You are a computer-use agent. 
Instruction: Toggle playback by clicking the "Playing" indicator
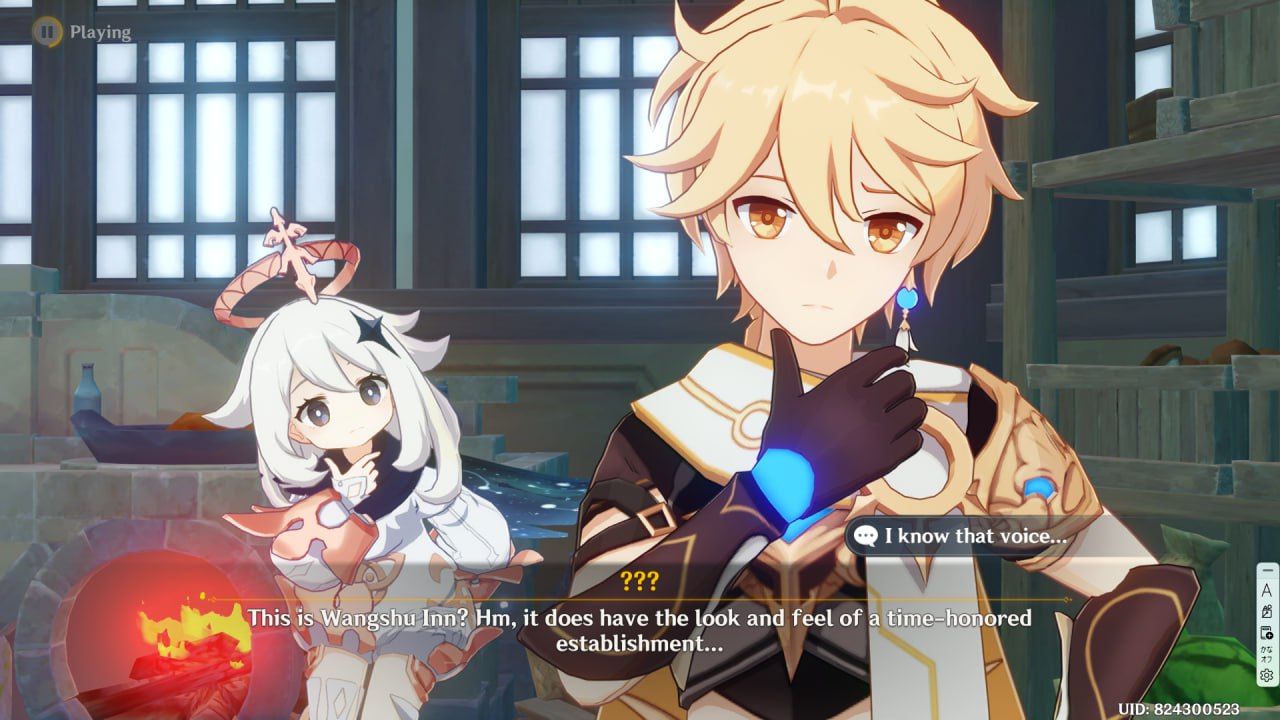(x=98, y=31)
